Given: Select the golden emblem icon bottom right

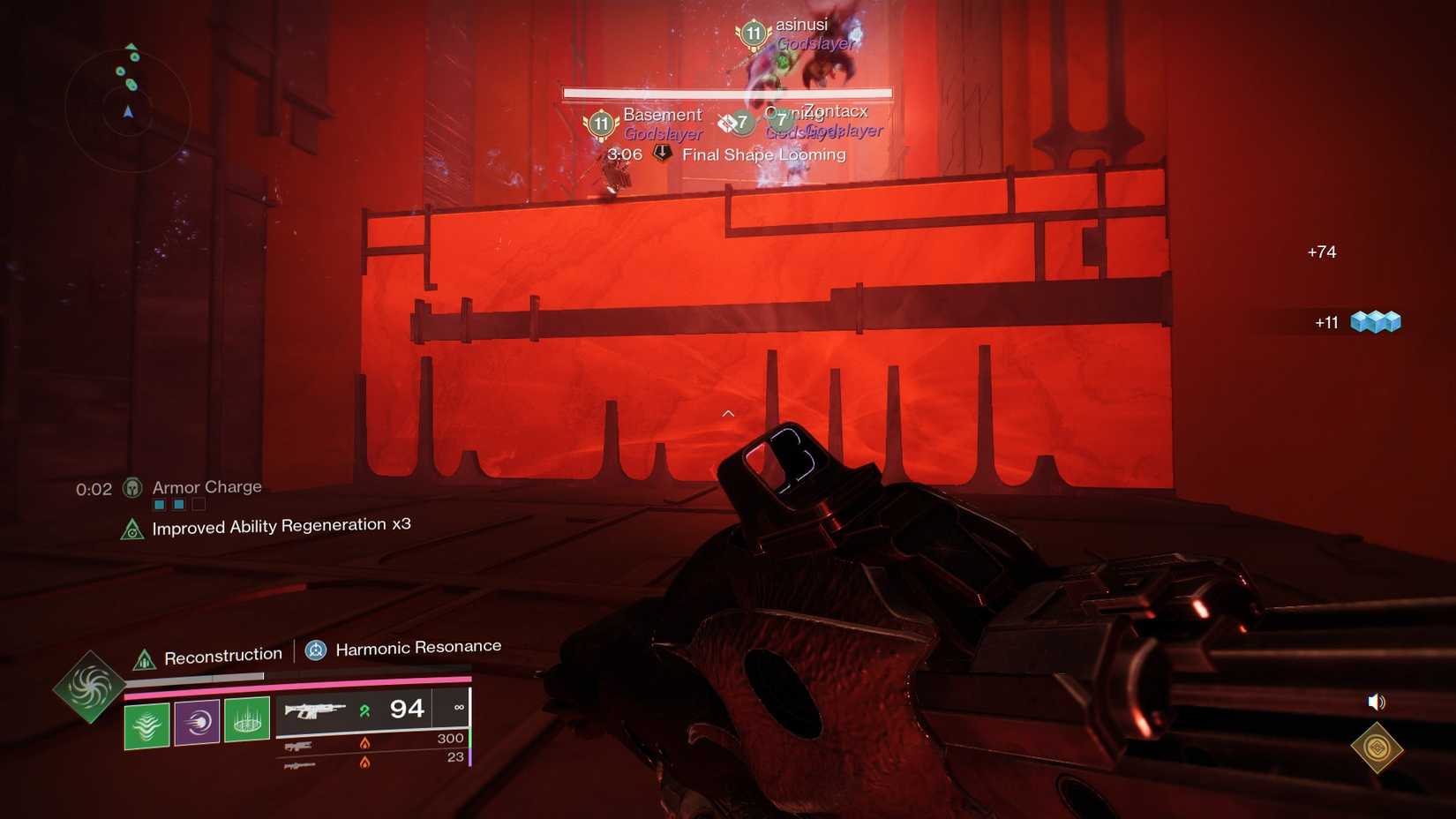Looking at the screenshot, I should point(1377,748).
